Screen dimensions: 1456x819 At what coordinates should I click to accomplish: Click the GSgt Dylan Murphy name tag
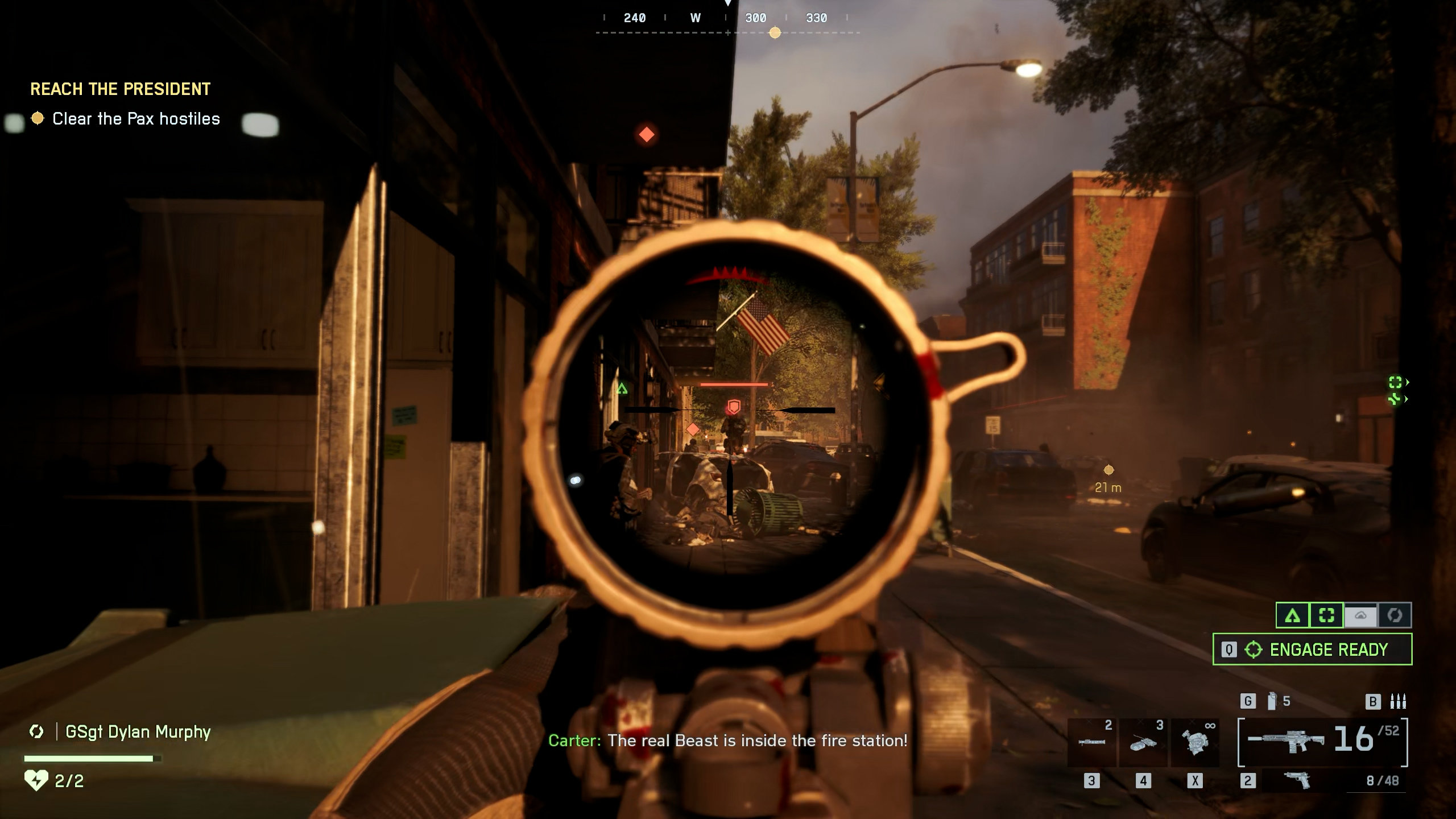tap(138, 731)
